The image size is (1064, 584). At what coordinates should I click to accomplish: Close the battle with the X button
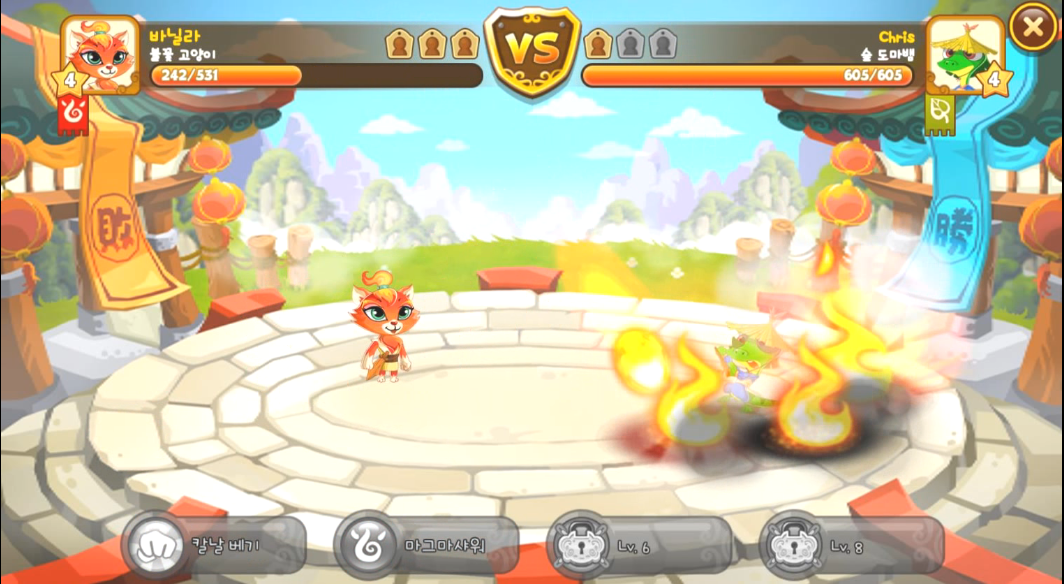tap(1033, 27)
